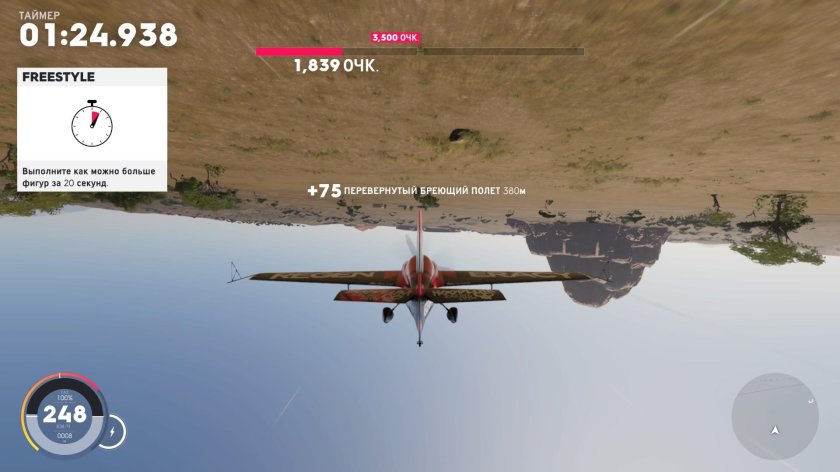Activate the lightning bolt nitro icon
840x472 pixels.
coord(112,431)
